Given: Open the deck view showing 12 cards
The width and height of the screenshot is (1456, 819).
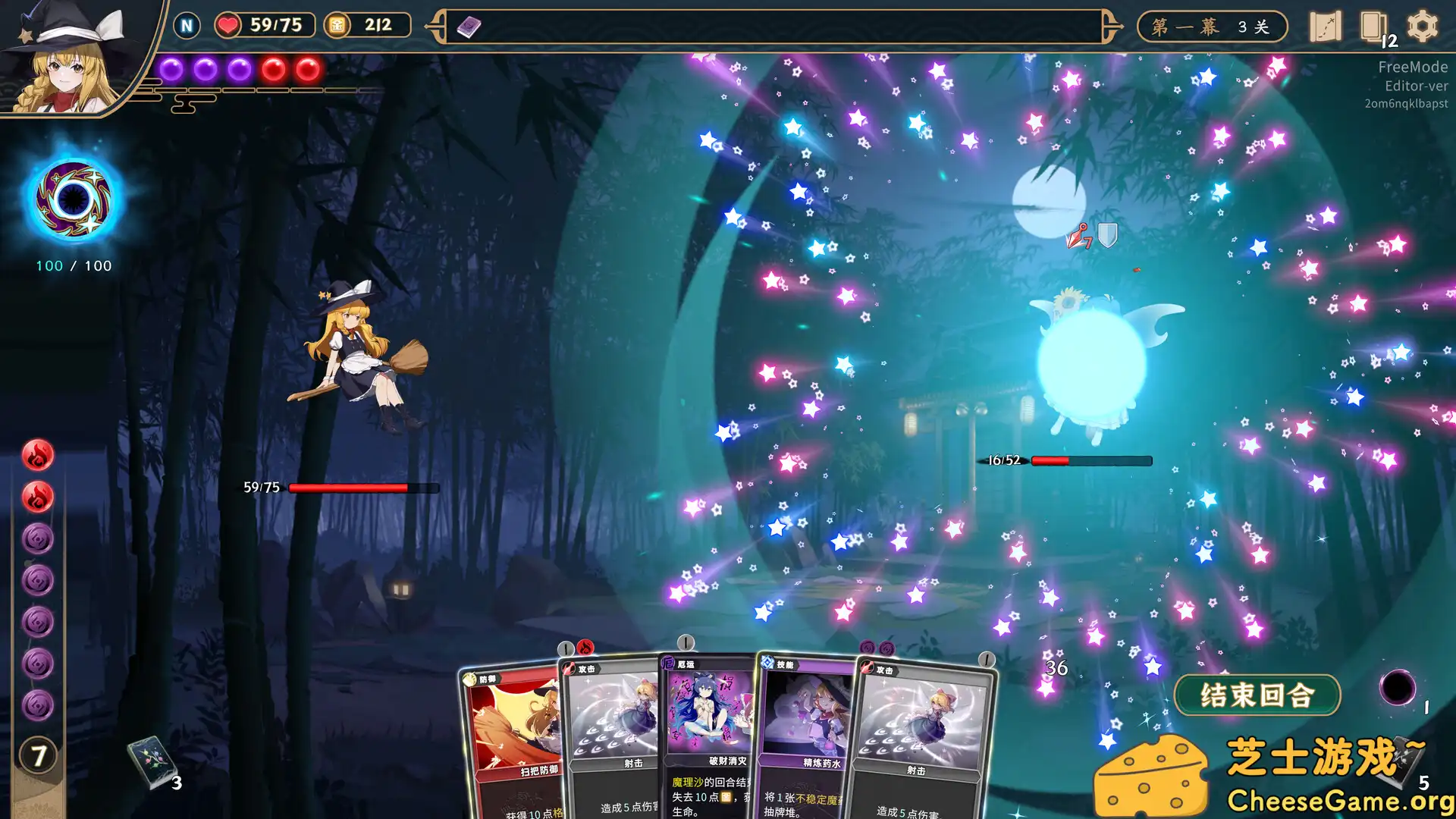Looking at the screenshot, I should point(1374,27).
